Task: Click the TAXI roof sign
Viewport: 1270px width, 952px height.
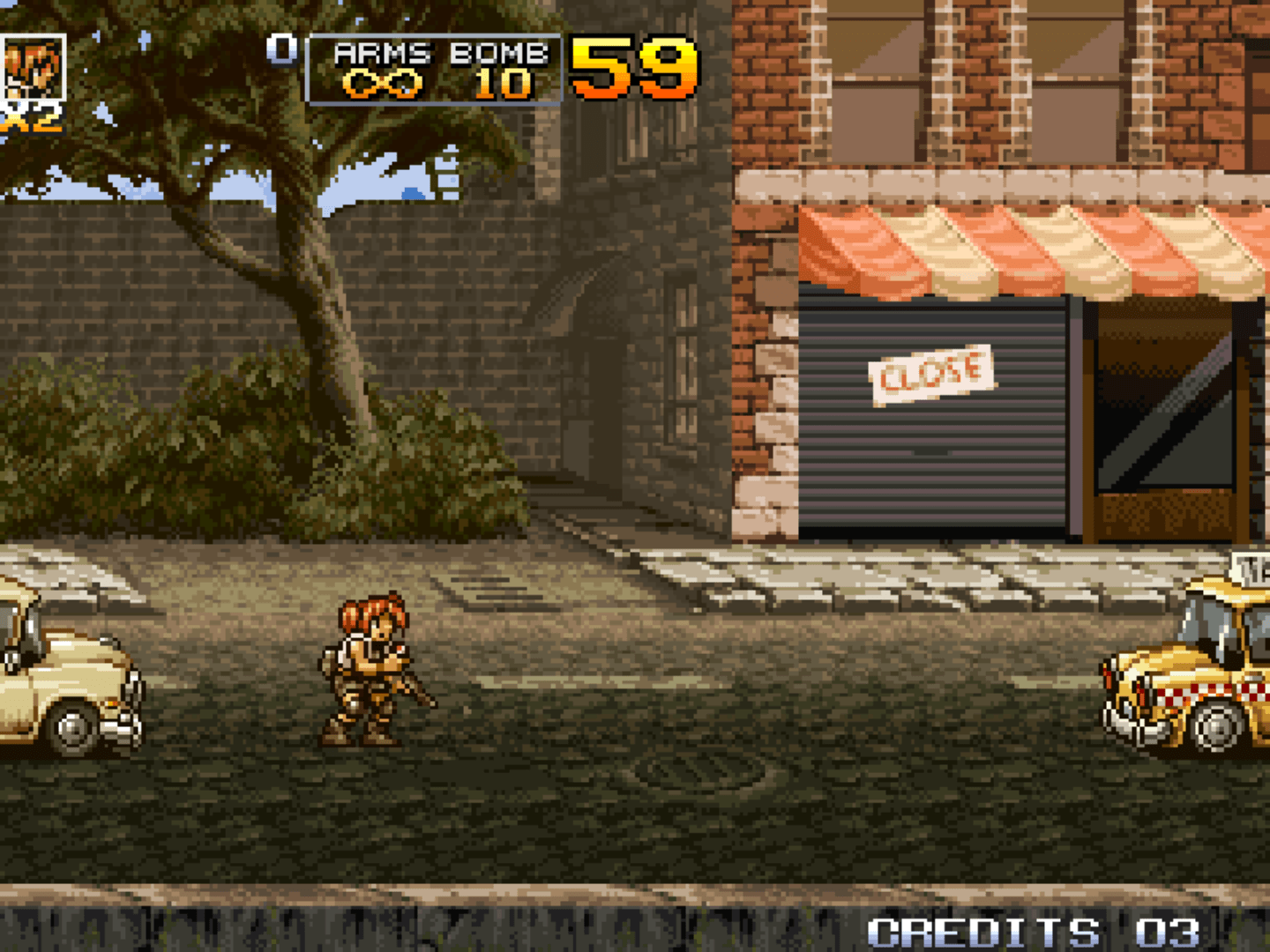Action: pyautogui.click(x=1251, y=568)
